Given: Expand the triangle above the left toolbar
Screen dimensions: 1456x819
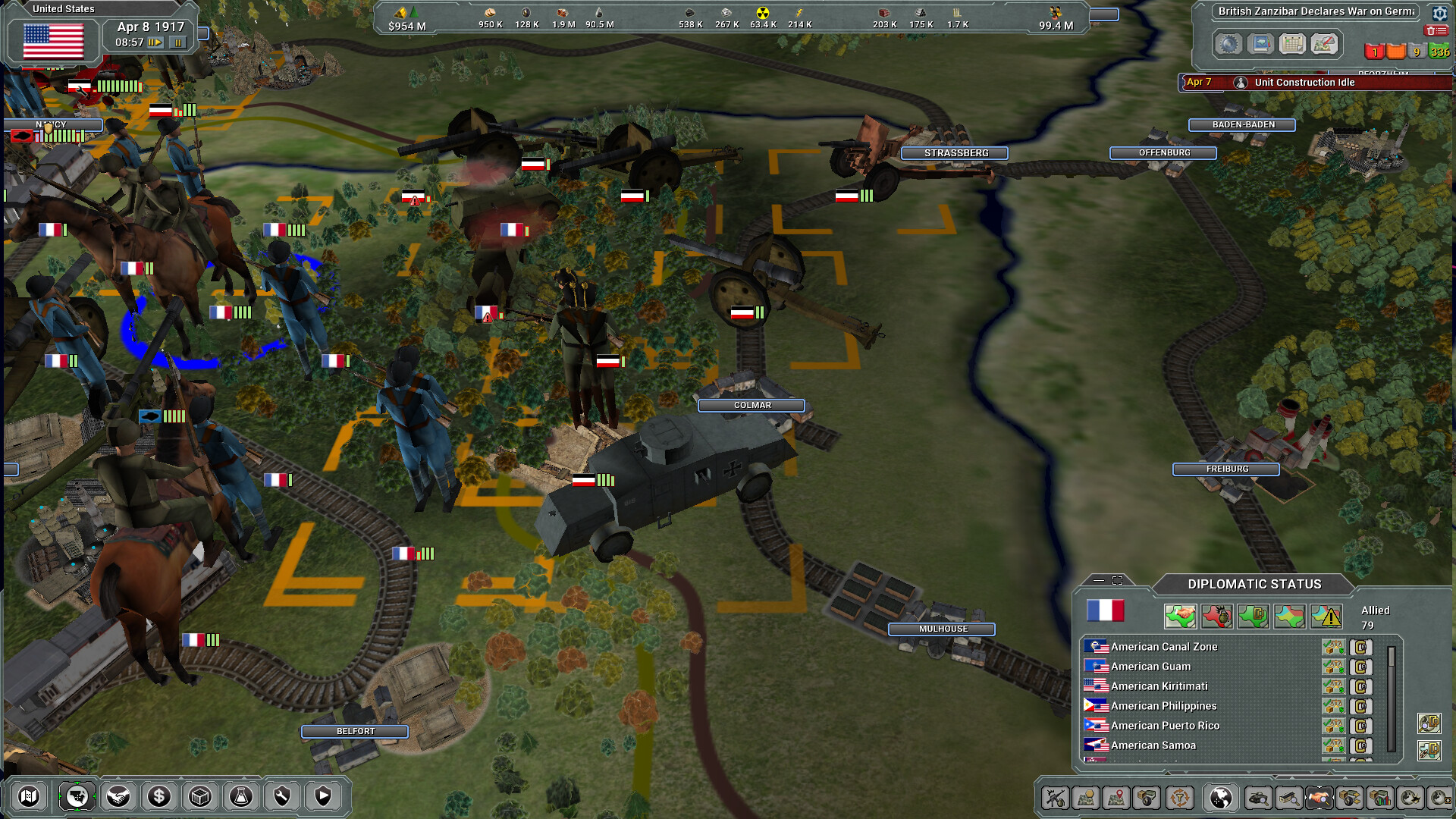Looking at the screenshot, I should 118,777.
